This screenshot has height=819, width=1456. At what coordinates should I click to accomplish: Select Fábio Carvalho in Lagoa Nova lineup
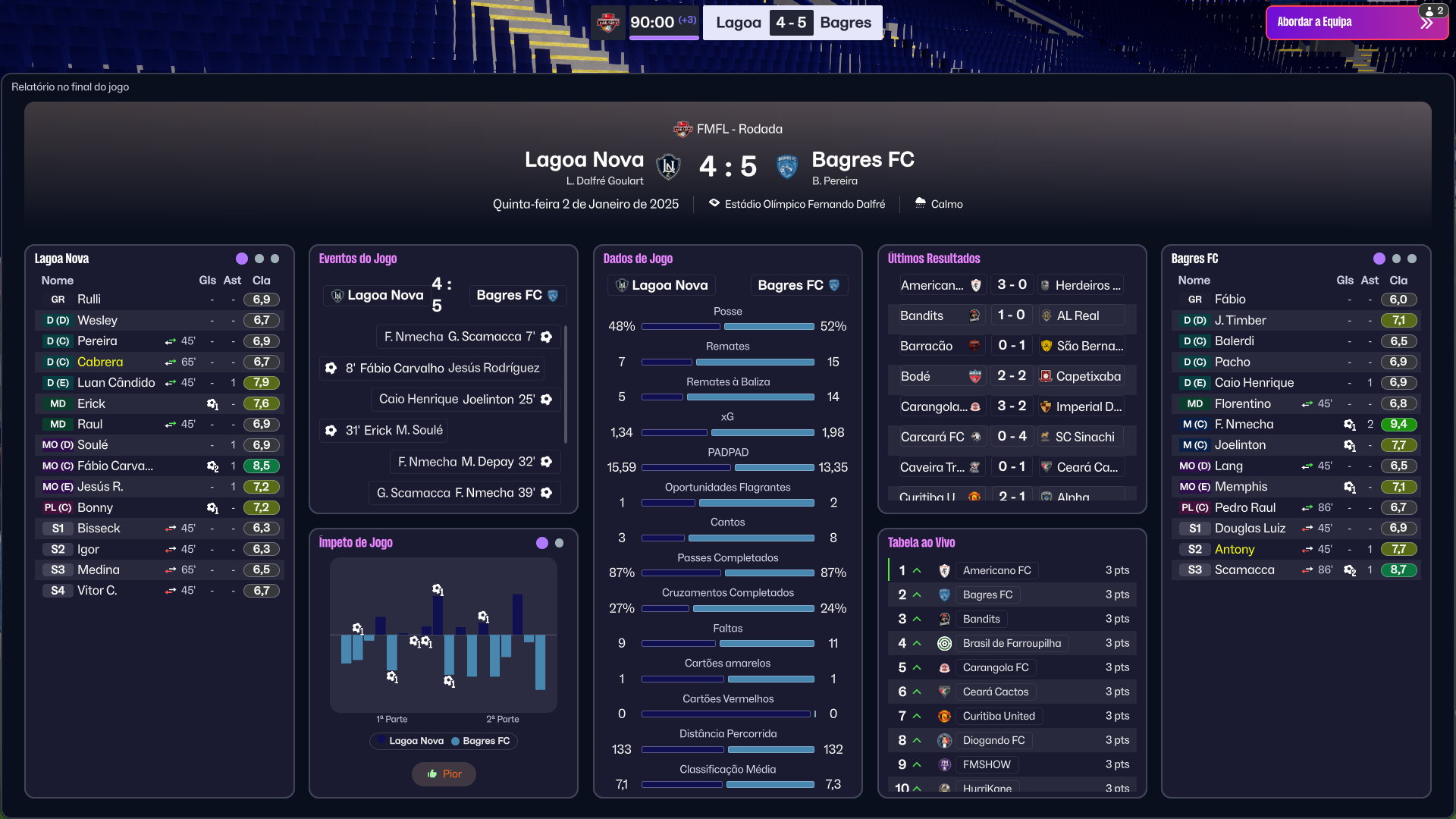point(115,466)
